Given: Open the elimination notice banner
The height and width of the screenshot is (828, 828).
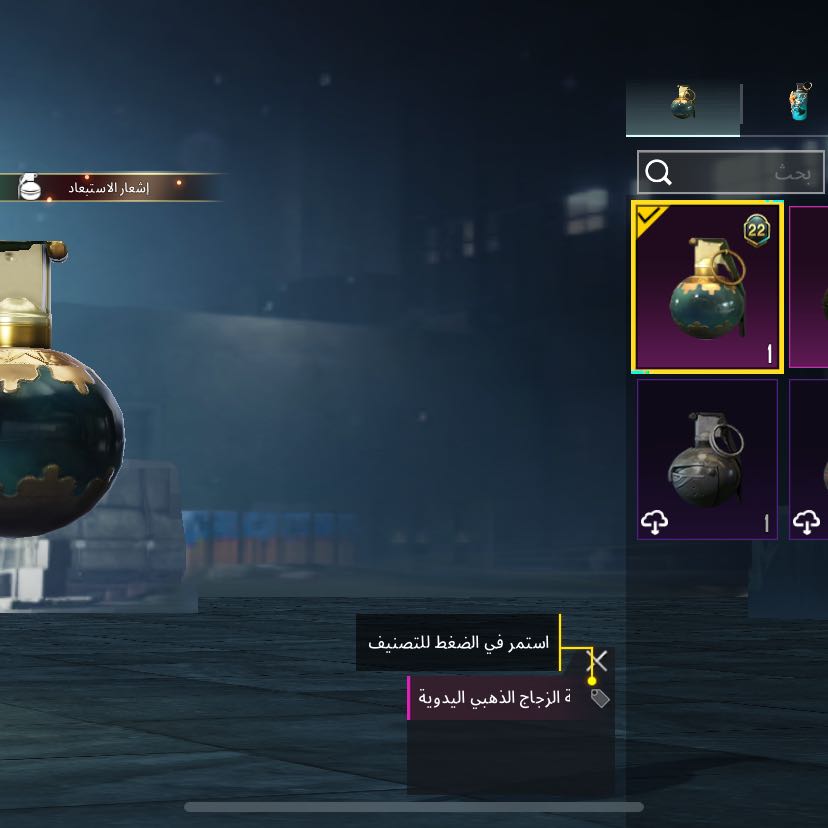Looking at the screenshot, I should click(108, 188).
